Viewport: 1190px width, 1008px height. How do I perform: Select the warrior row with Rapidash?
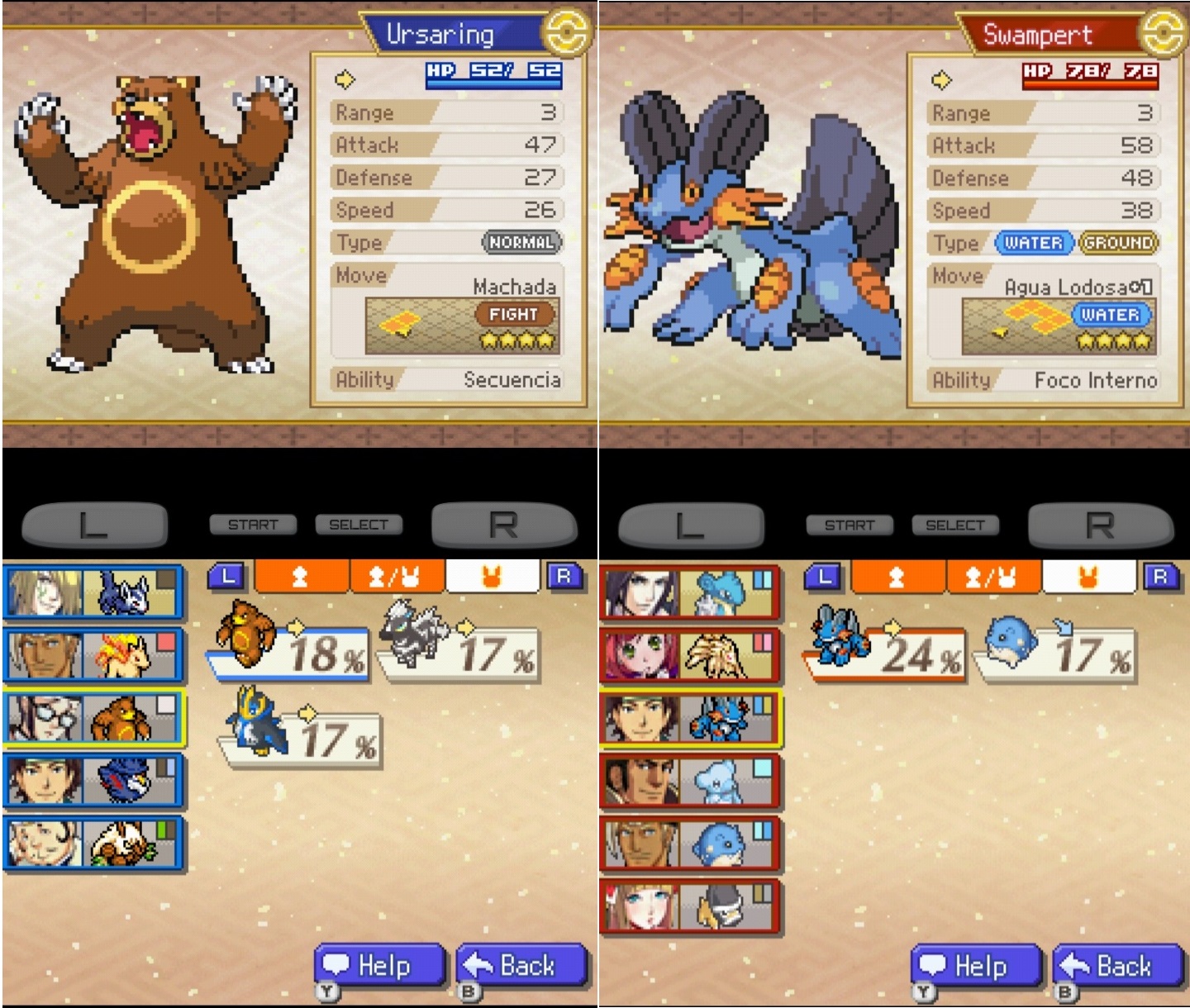pyautogui.click(x=93, y=654)
